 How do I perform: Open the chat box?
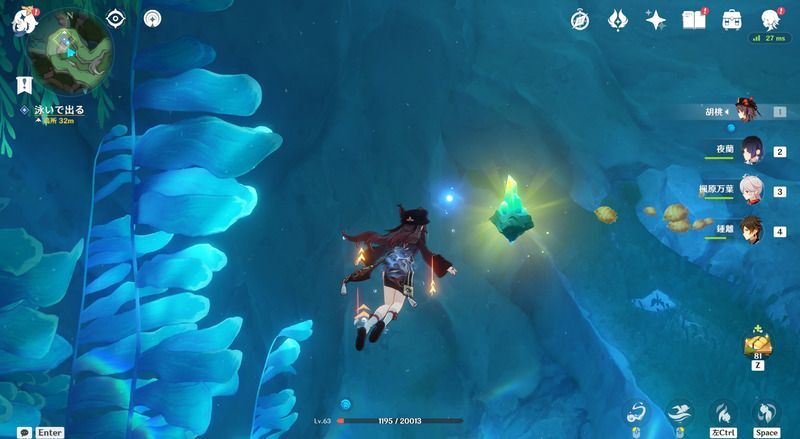(23, 432)
